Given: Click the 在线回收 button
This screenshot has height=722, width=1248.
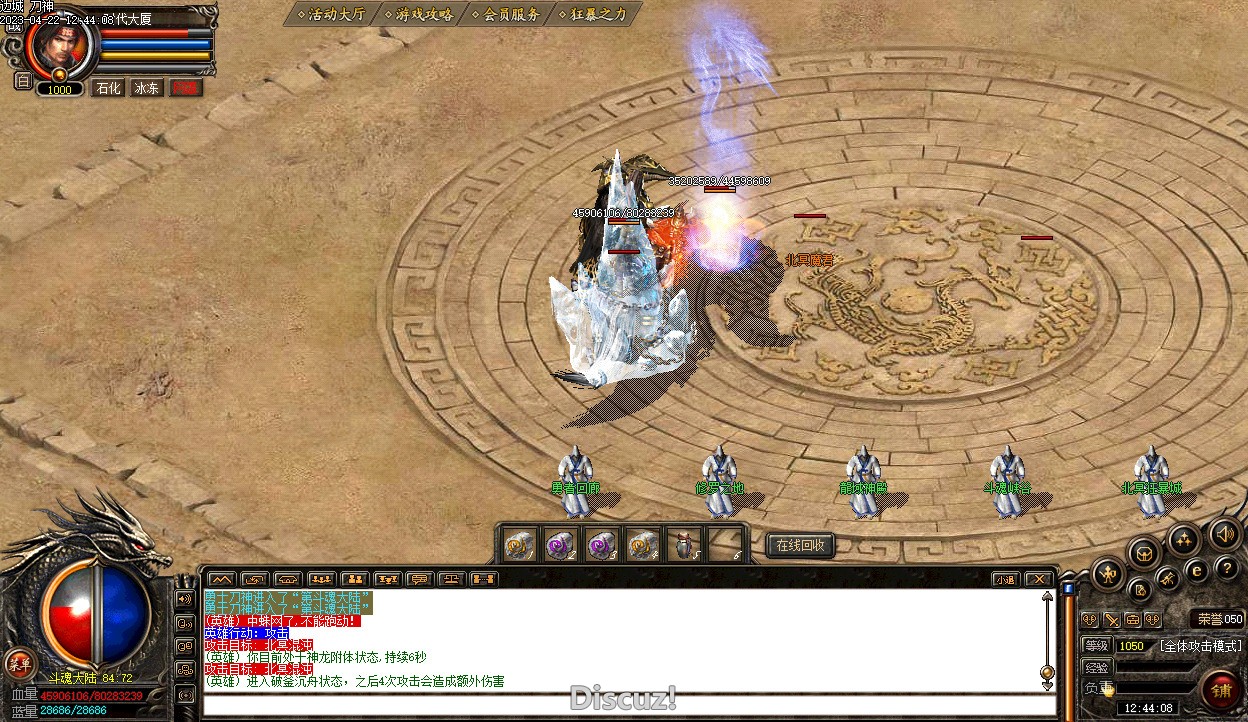Looking at the screenshot, I should pos(800,545).
